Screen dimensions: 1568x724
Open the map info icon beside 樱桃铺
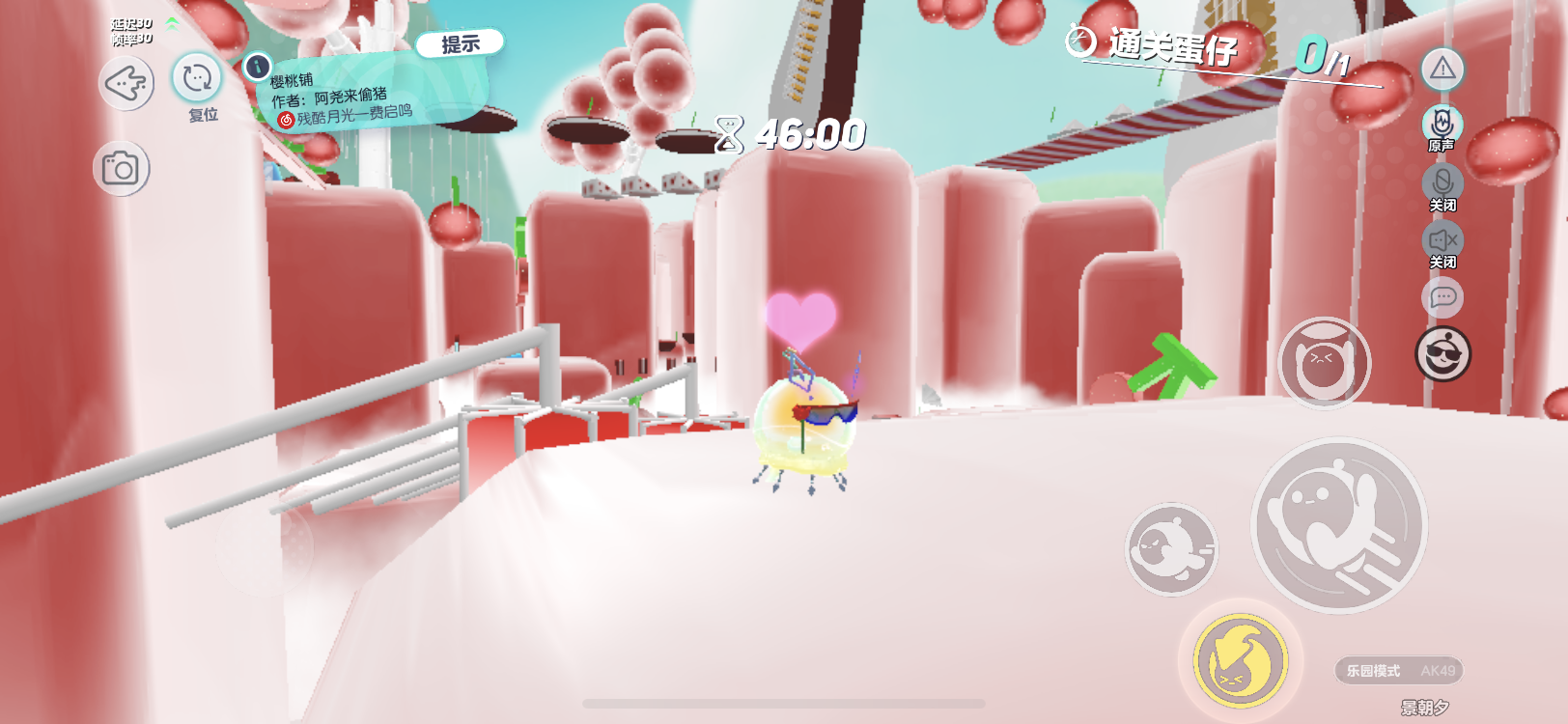[257, 67]
